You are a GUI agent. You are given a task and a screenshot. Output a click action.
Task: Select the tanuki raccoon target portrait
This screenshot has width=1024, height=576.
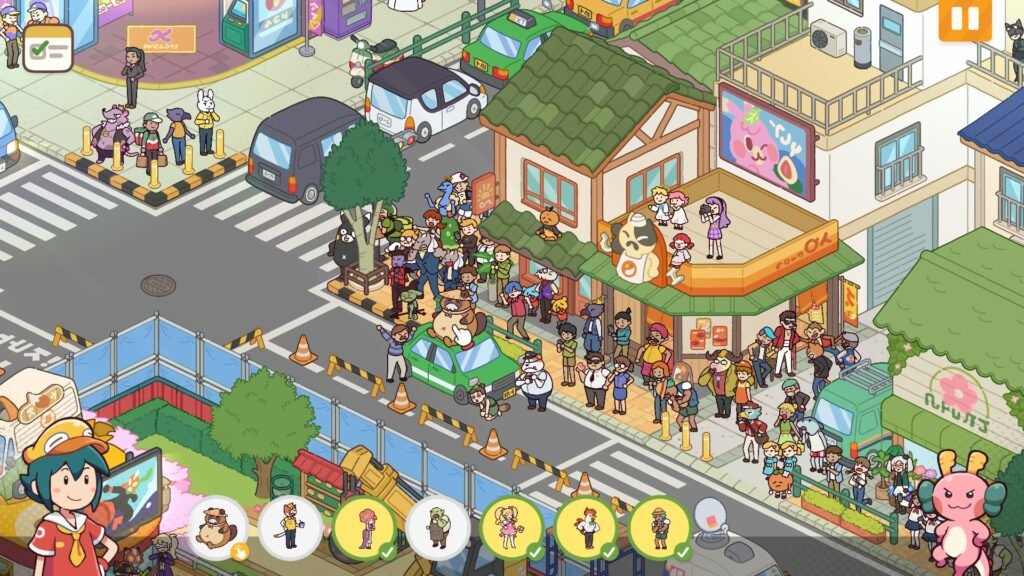(217, 528)
